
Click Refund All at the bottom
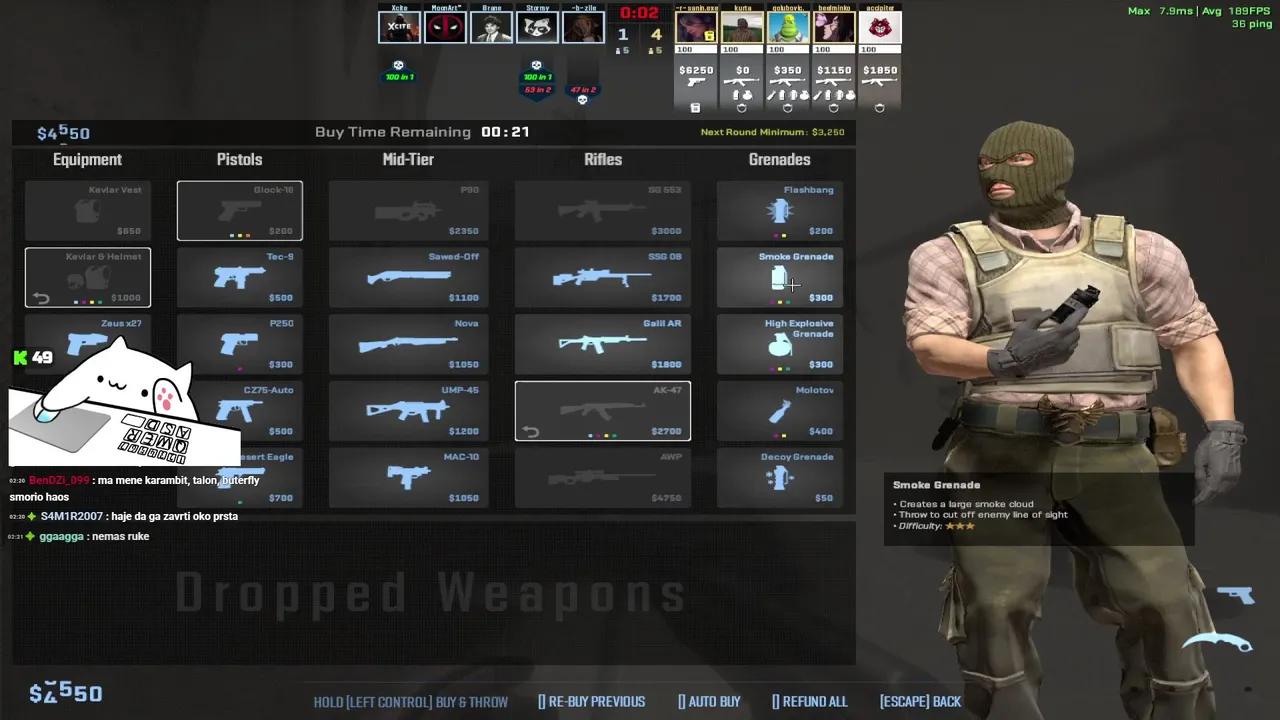tap(810, 701)
